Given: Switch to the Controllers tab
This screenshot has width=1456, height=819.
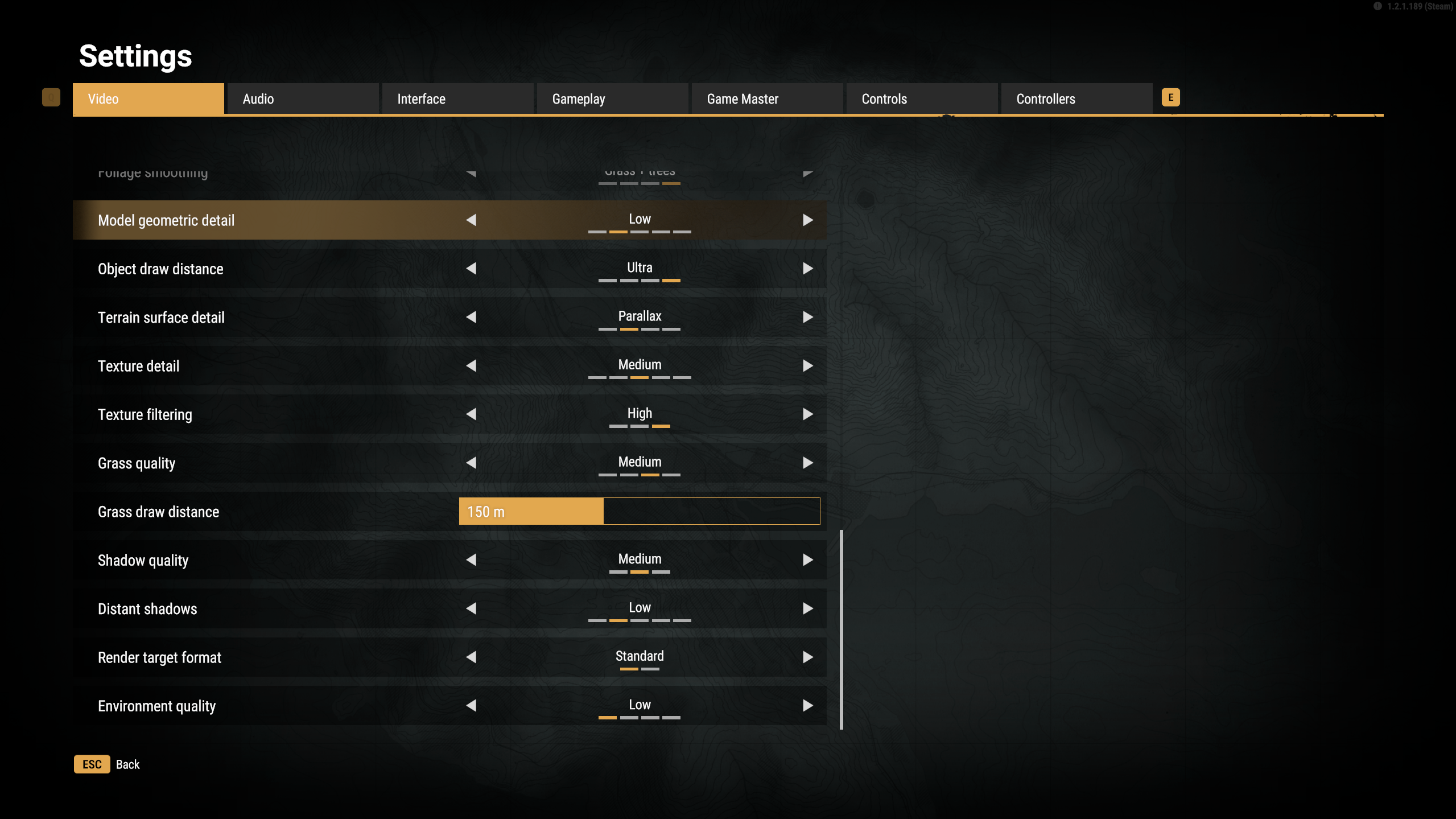Looking at the screenshot, I should [x=1076, y=99].
